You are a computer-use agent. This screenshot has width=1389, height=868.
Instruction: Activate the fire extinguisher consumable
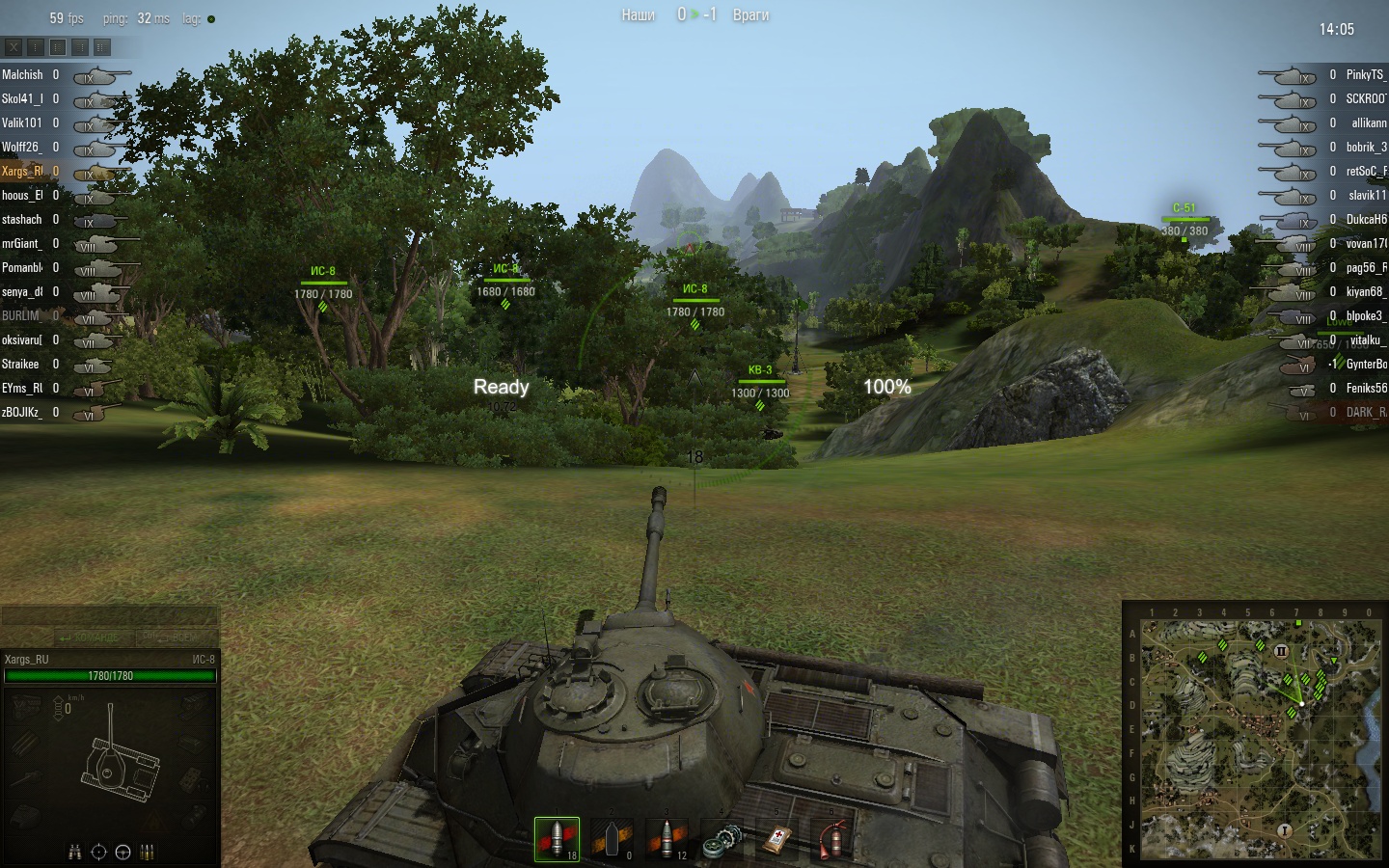pos(832,839)
